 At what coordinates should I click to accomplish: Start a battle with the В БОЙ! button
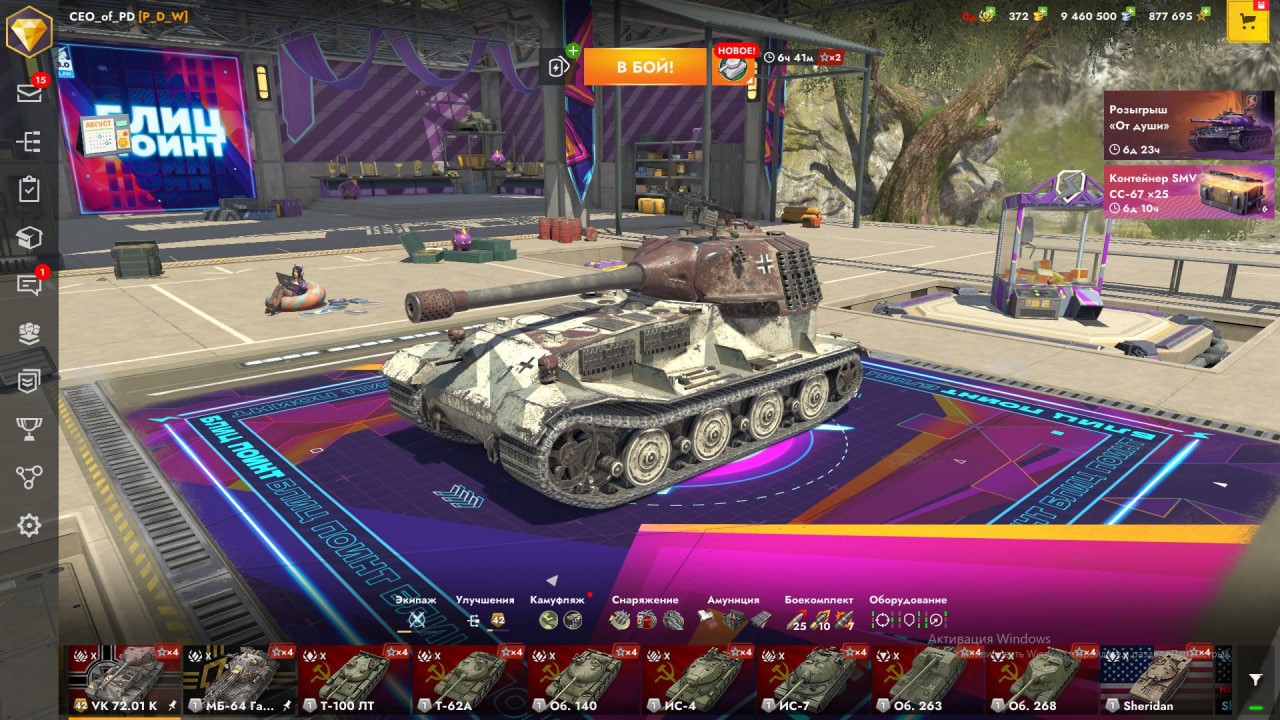tap(645, 67)
